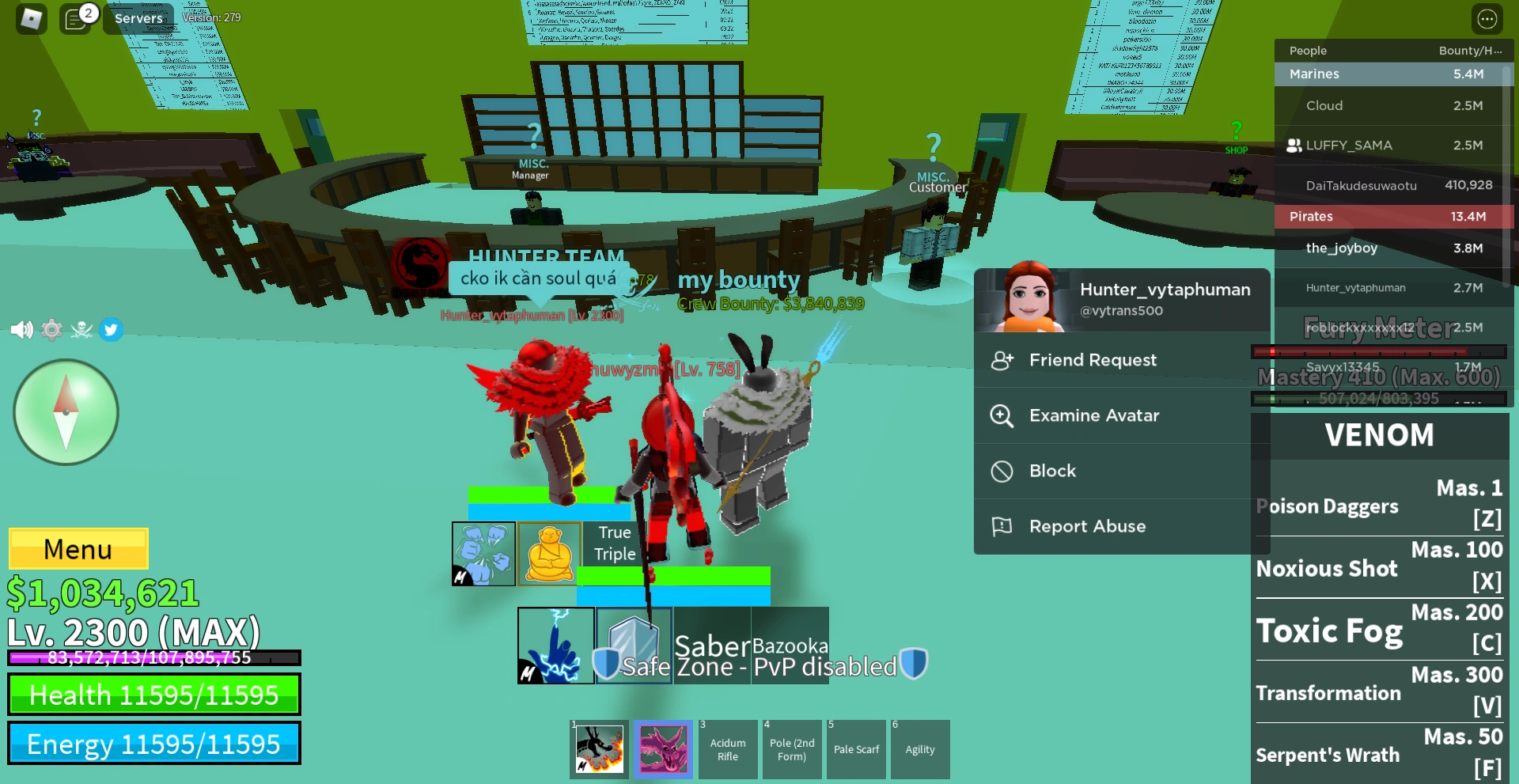This screenshot has height=784, width=1519.
Task: Mute game audio with the speaker icon
Action: point(22,330)
